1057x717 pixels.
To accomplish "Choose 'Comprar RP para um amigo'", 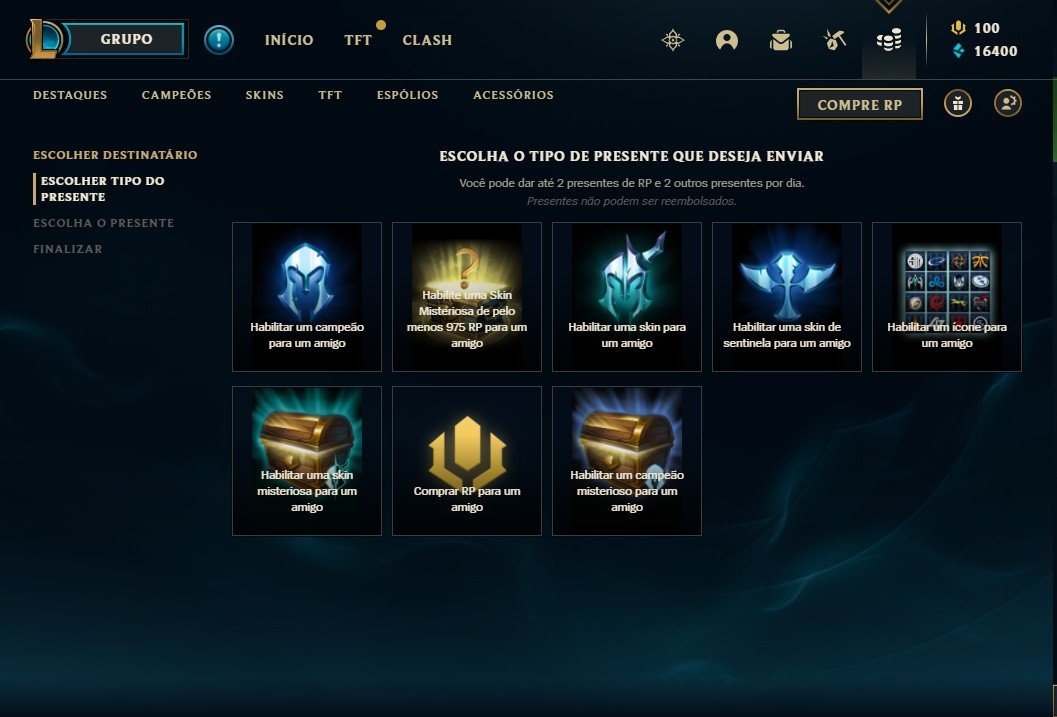I will 467,461.
